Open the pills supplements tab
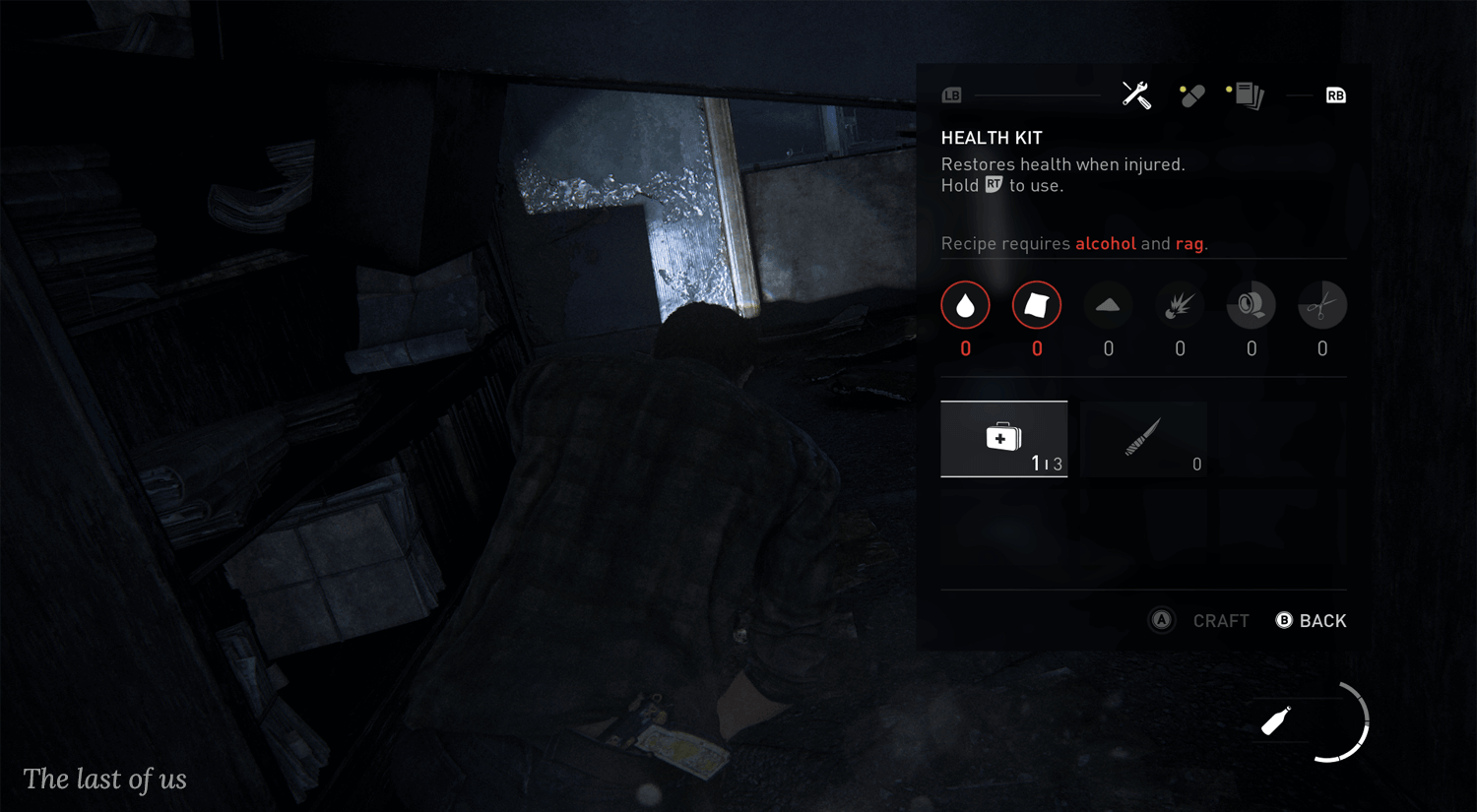1477x812 pixels. pos(1191,95)
